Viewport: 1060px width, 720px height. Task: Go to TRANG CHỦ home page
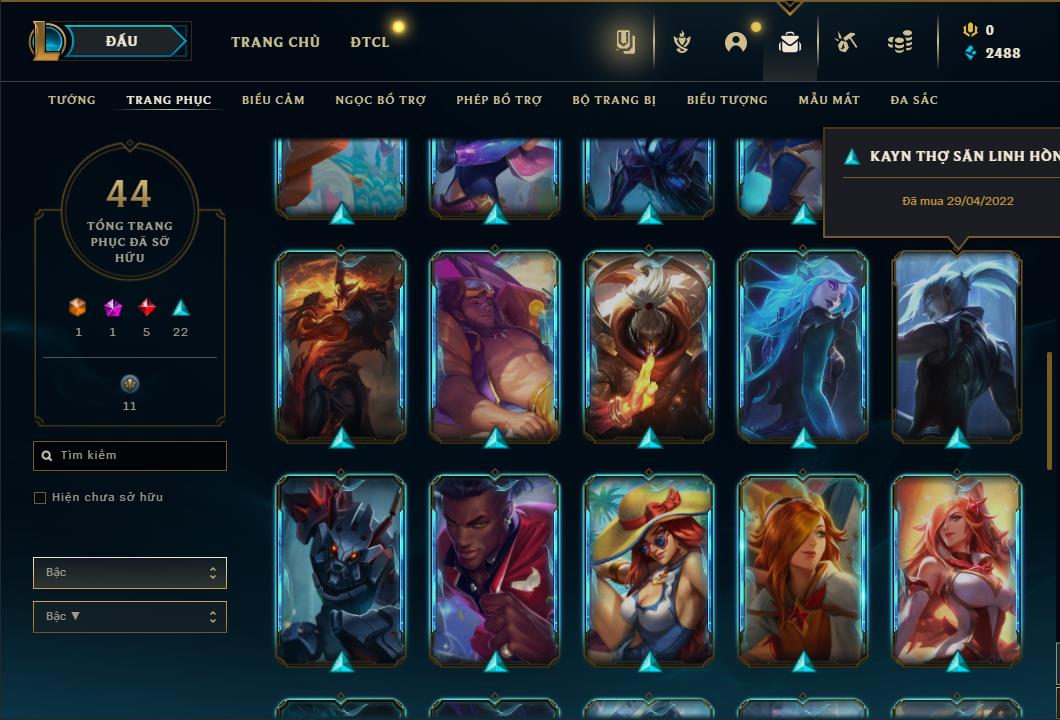(x=275, y=42)
